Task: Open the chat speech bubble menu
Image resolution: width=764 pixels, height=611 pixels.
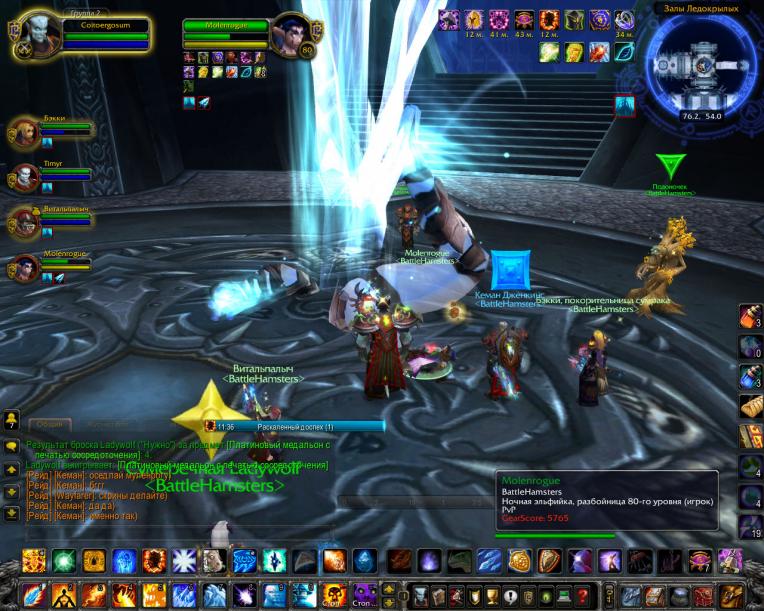Action: click(x=11, y=445)
